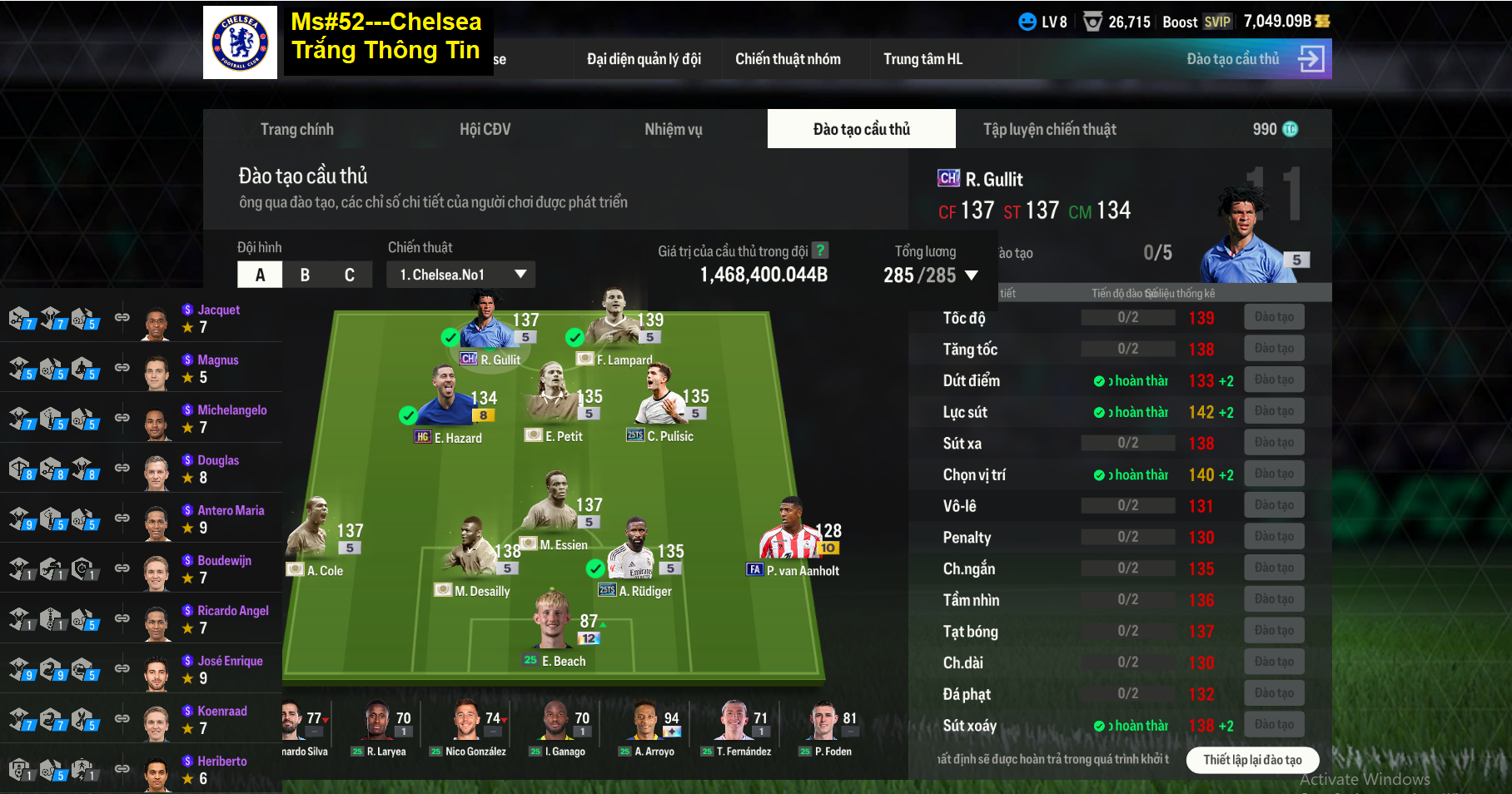Click the Chelsea club crest logo
Viewport: 1512px width, 794px height.
240,40
